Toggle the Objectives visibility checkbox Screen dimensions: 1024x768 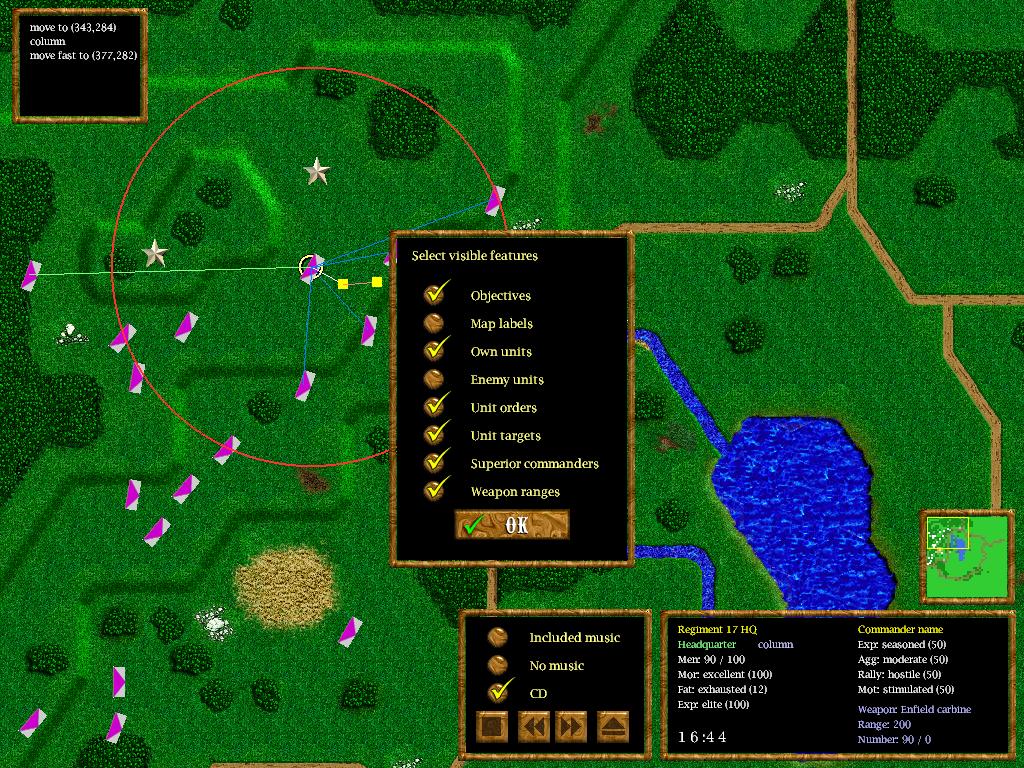(435, 295)
